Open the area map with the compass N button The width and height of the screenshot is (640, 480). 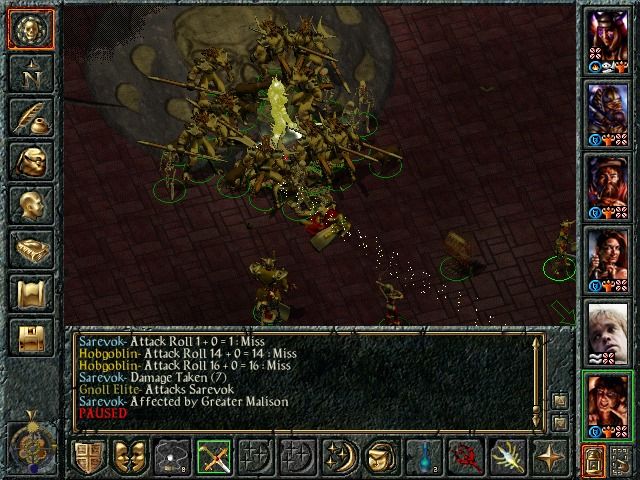31,72
